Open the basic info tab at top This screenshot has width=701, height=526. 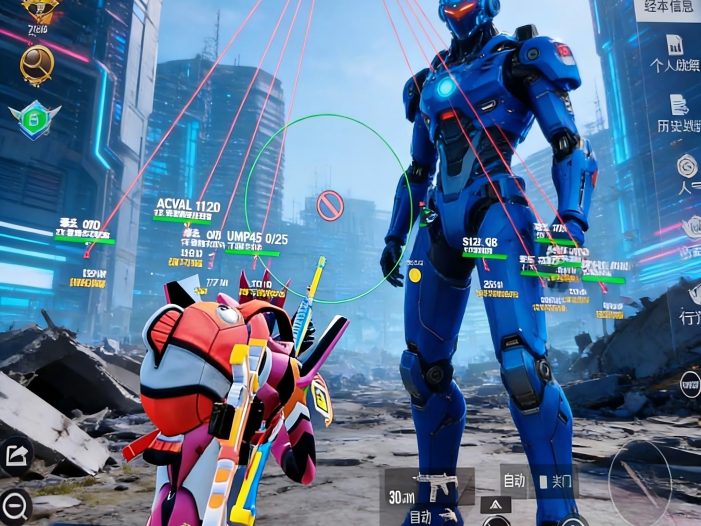668,9
